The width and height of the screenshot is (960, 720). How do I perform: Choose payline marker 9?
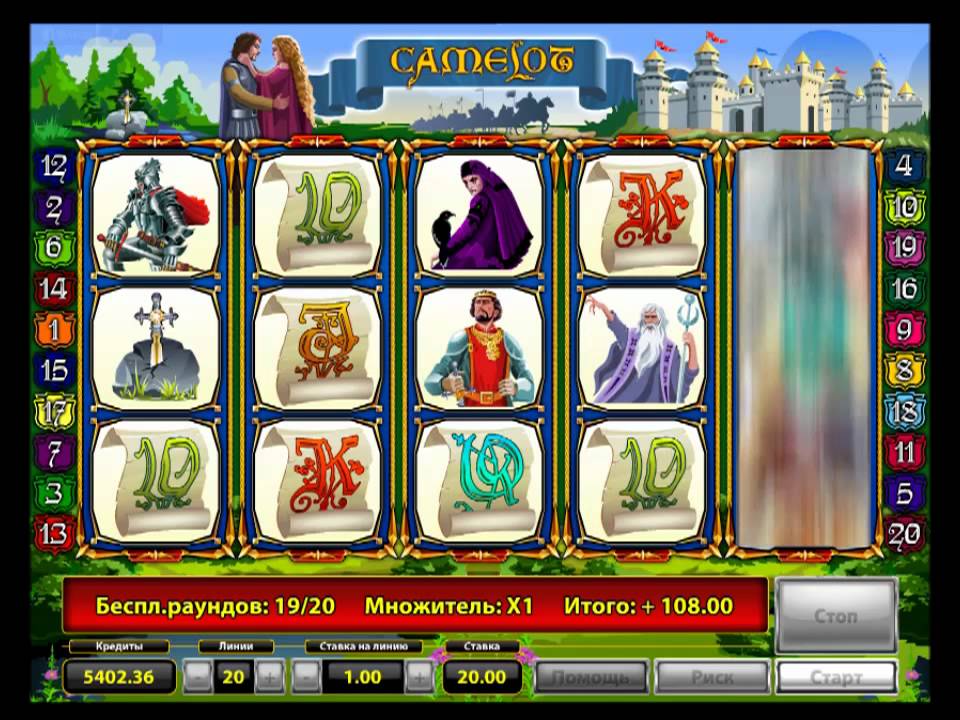[904, 328]
